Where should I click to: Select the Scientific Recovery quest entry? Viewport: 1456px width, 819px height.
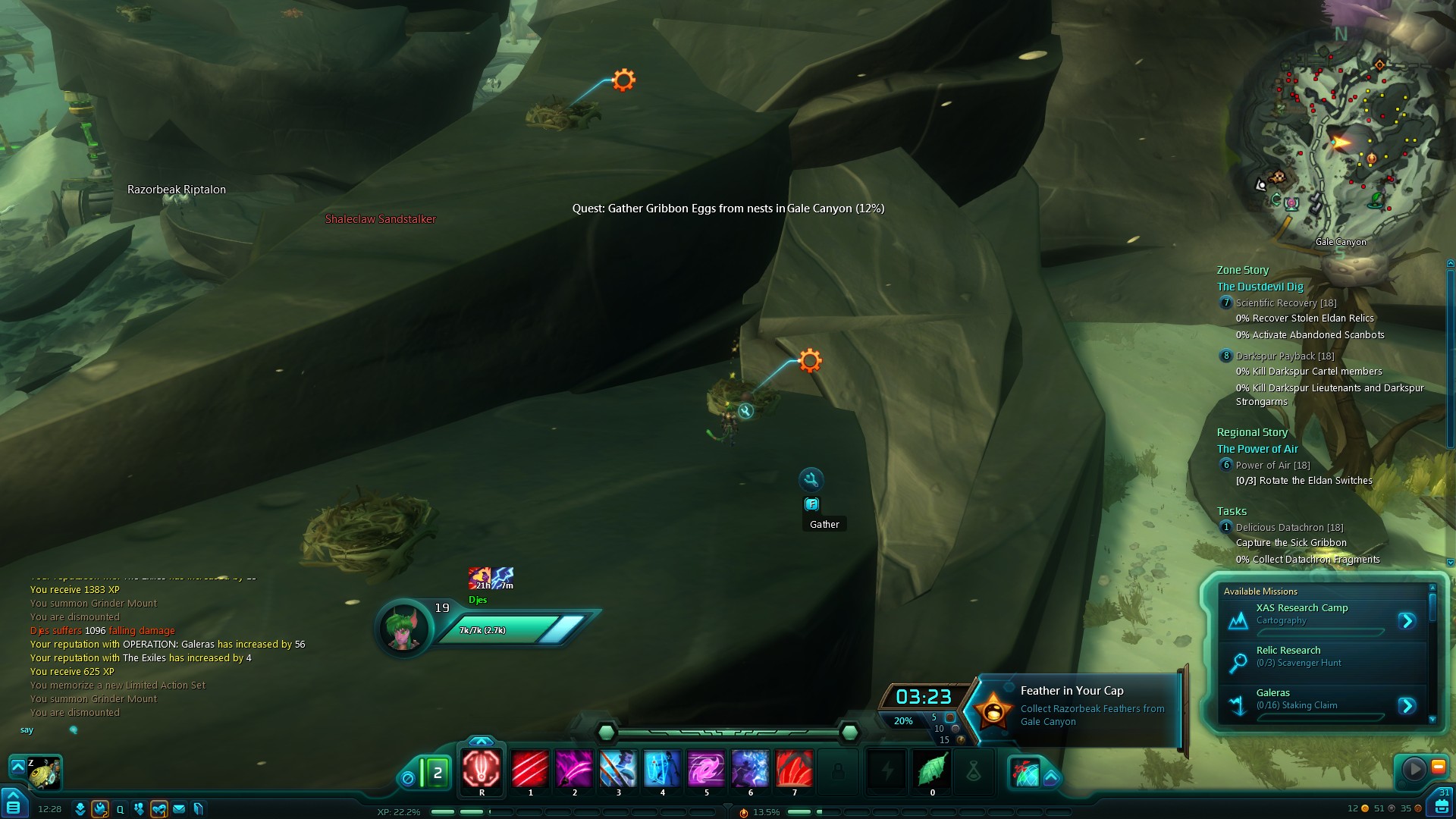click(1286, 303)
